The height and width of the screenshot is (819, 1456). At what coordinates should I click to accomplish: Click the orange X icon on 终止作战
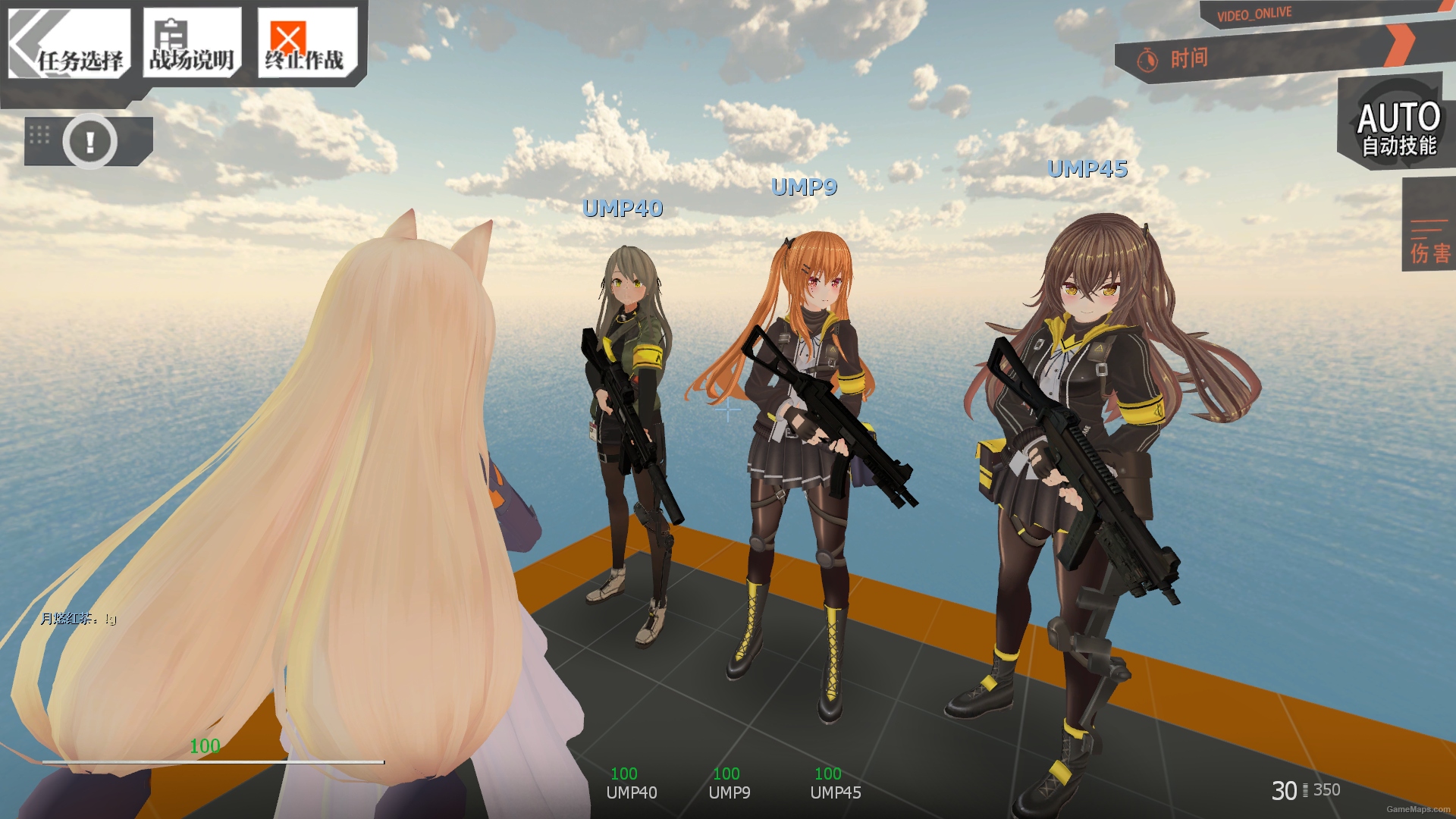[287, 34]
